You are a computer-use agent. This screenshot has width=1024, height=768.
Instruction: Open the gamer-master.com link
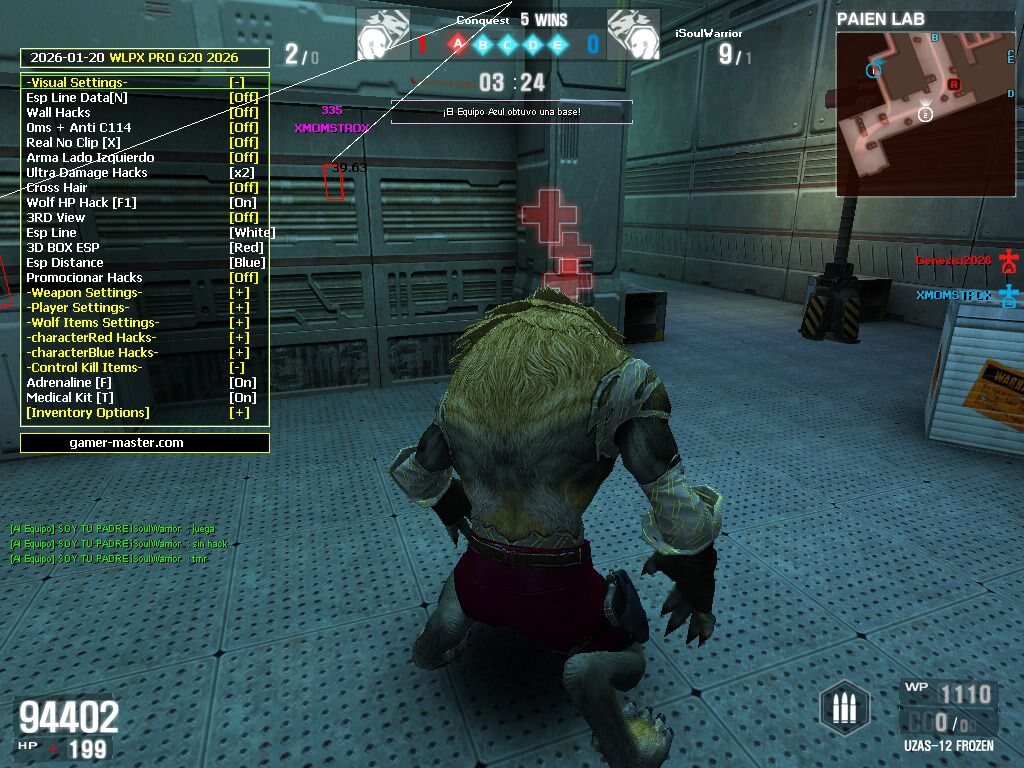click(x=126, y=443)
